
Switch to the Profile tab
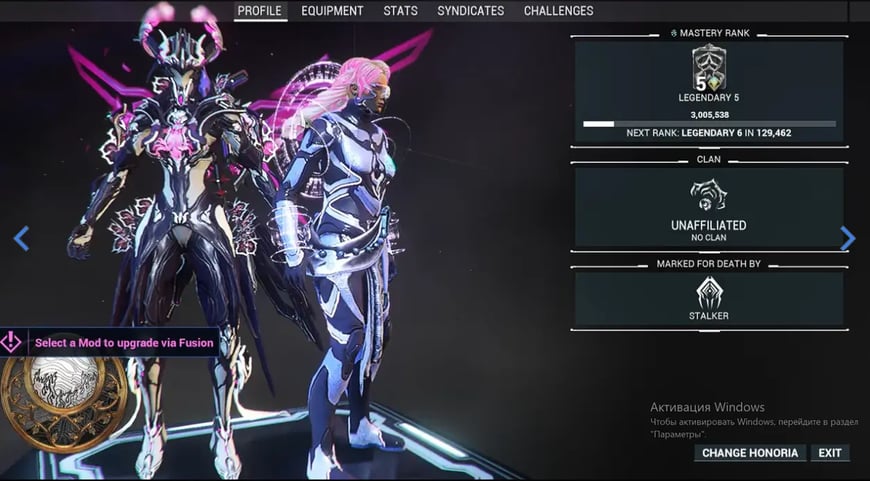(x=260, y=11)
